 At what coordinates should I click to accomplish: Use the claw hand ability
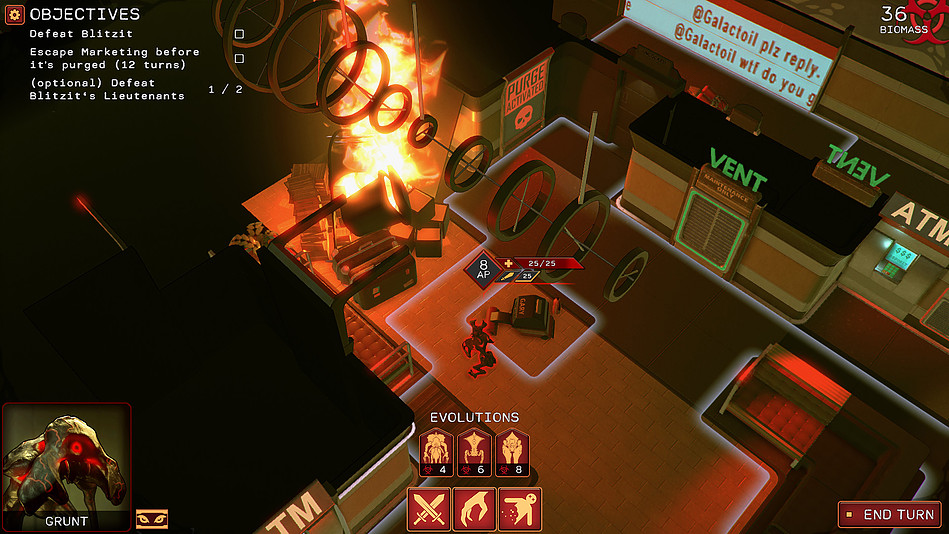click(474, 509)
